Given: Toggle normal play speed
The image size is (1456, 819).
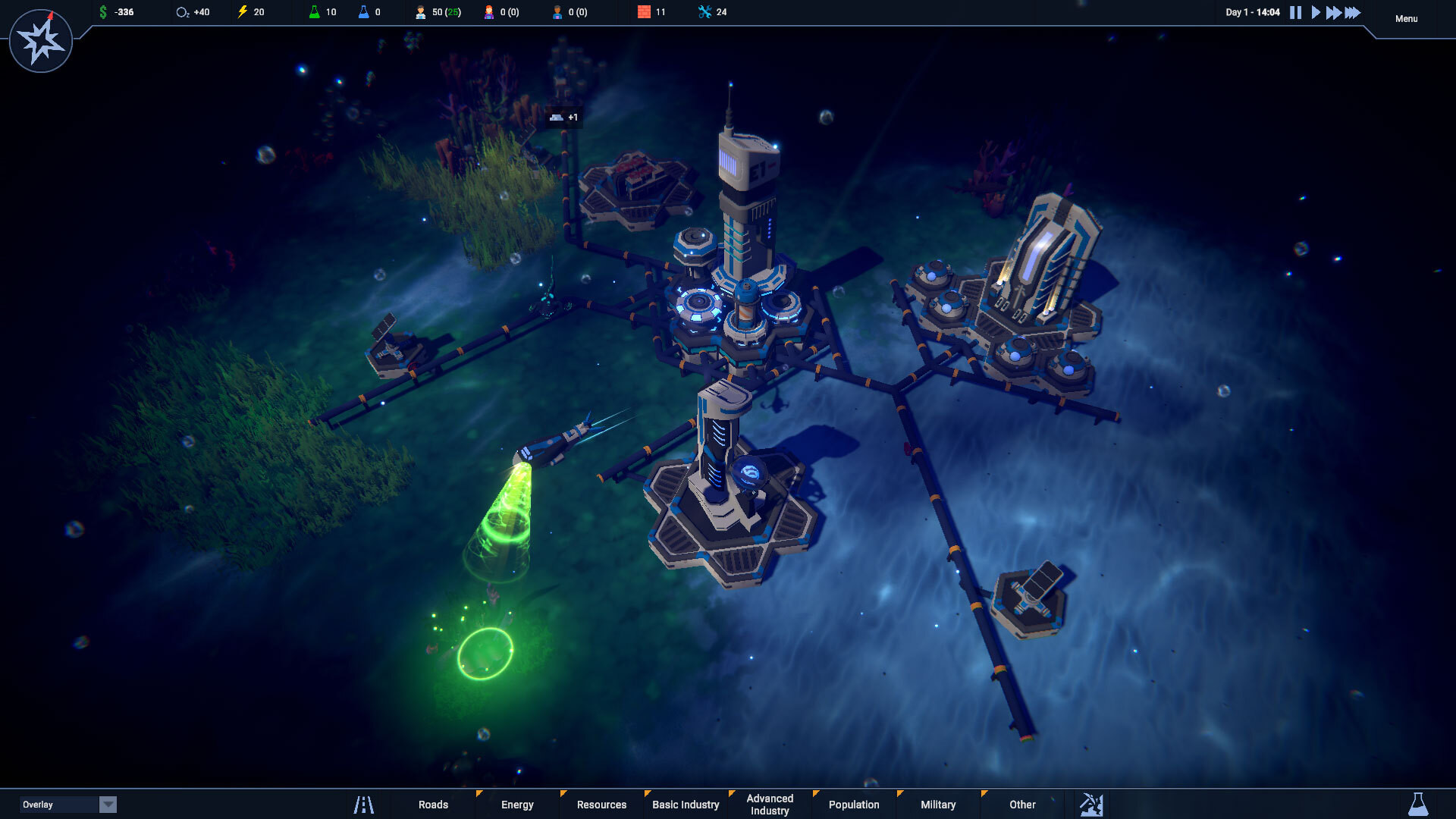Looking at the screenshot, I should pos(1317,12).
